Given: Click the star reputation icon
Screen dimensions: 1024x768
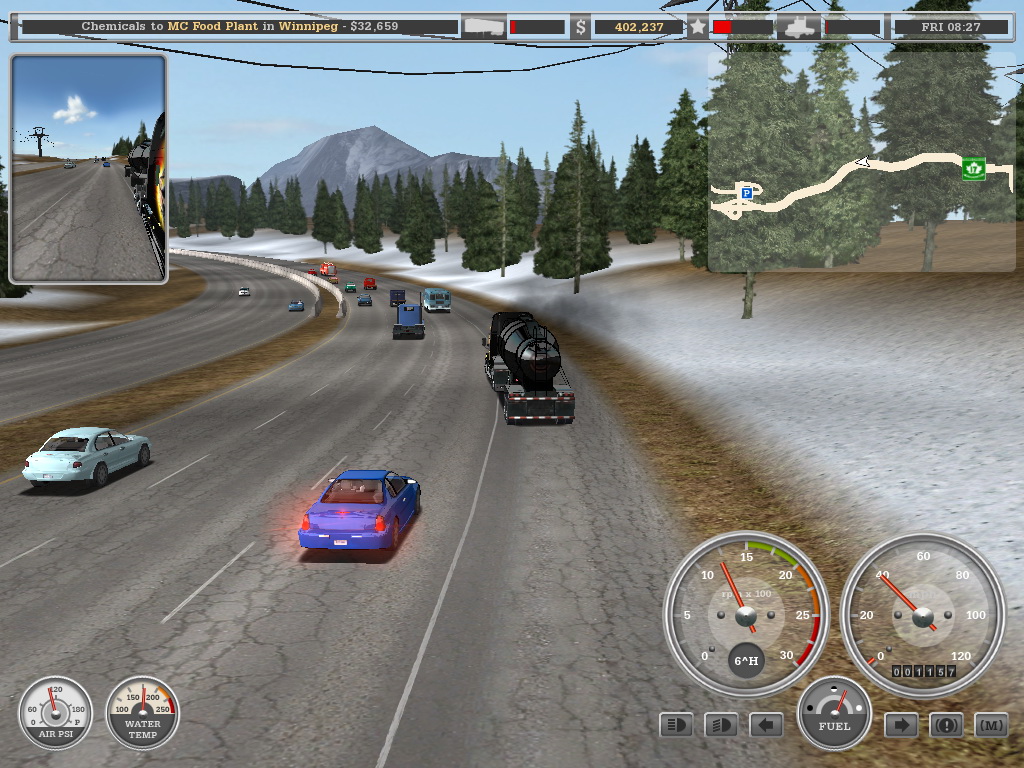Looking at the screenshot, I should 698,27.
